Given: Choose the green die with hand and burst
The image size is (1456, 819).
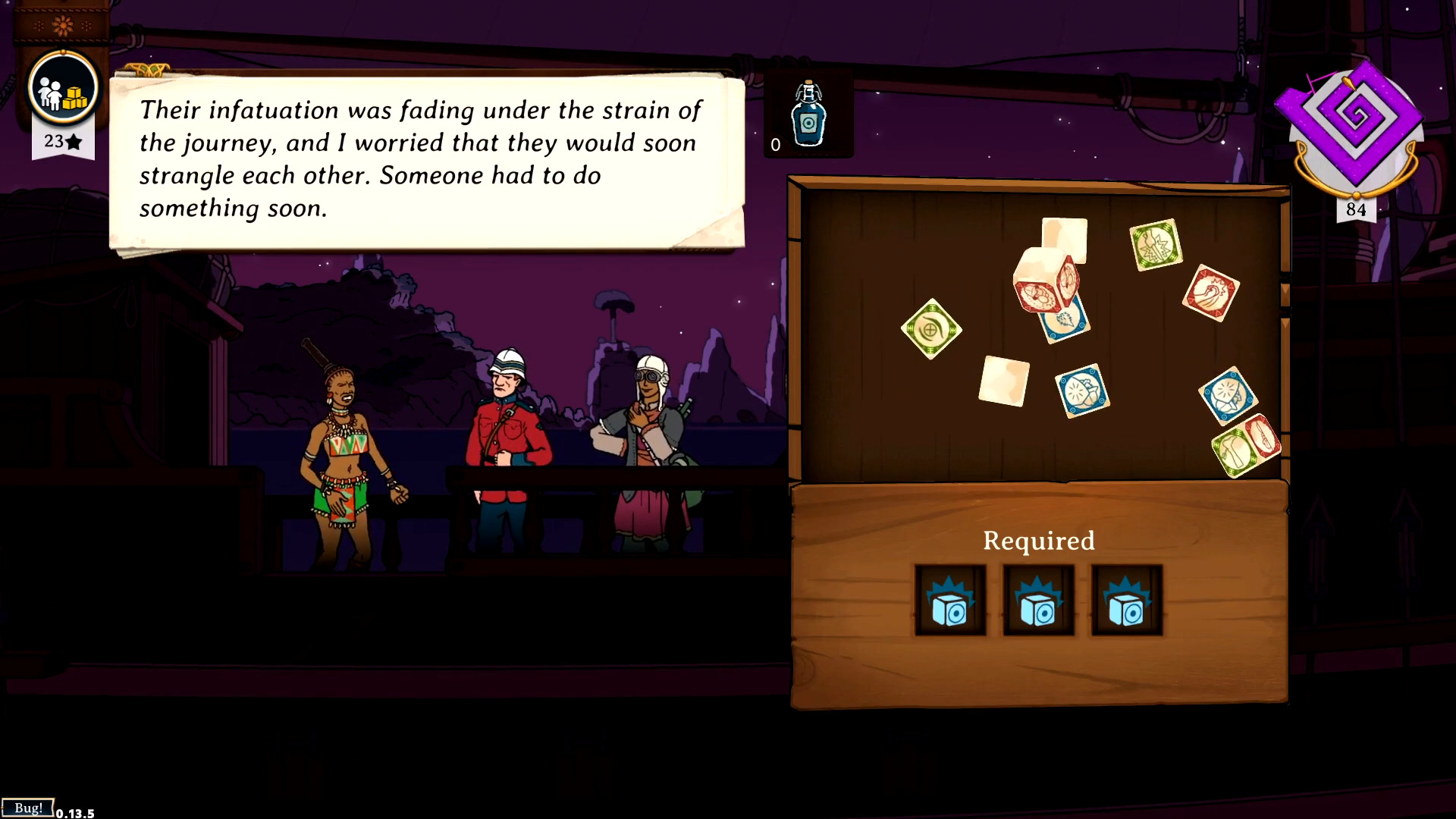Looking at the screenshot, I should point(1156,245).
